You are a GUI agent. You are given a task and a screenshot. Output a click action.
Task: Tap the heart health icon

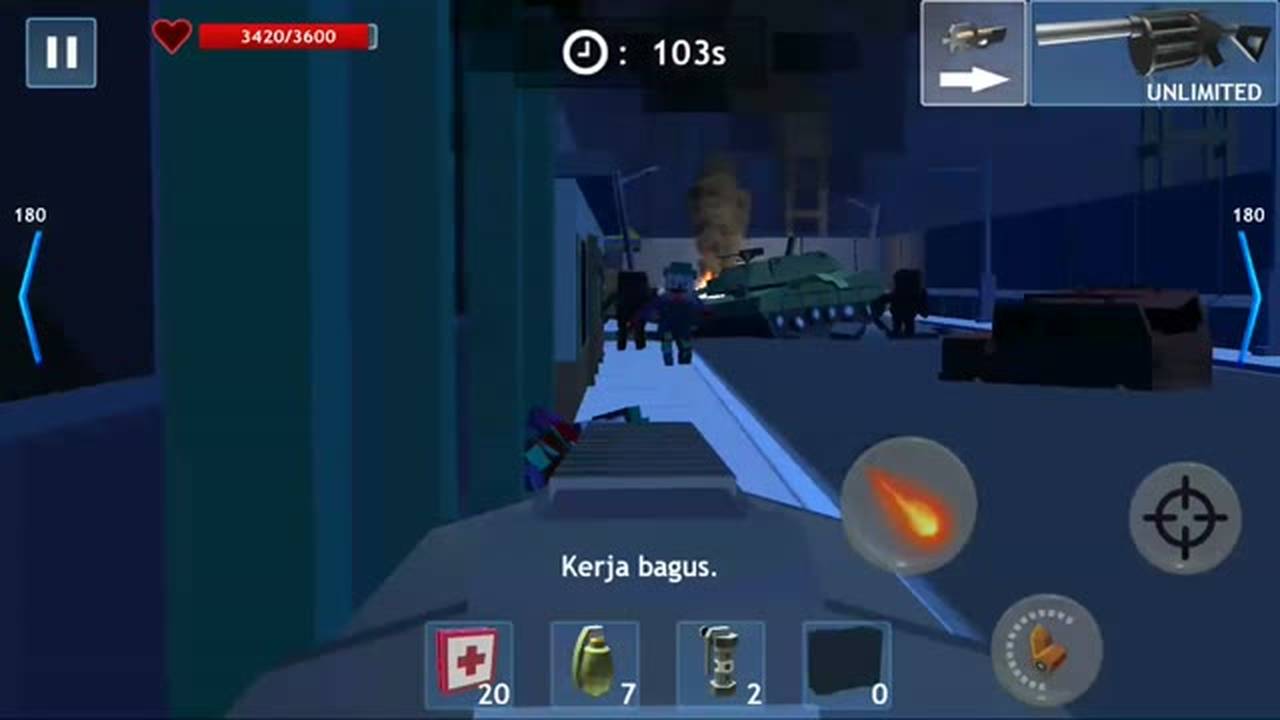tap(172, 38)
